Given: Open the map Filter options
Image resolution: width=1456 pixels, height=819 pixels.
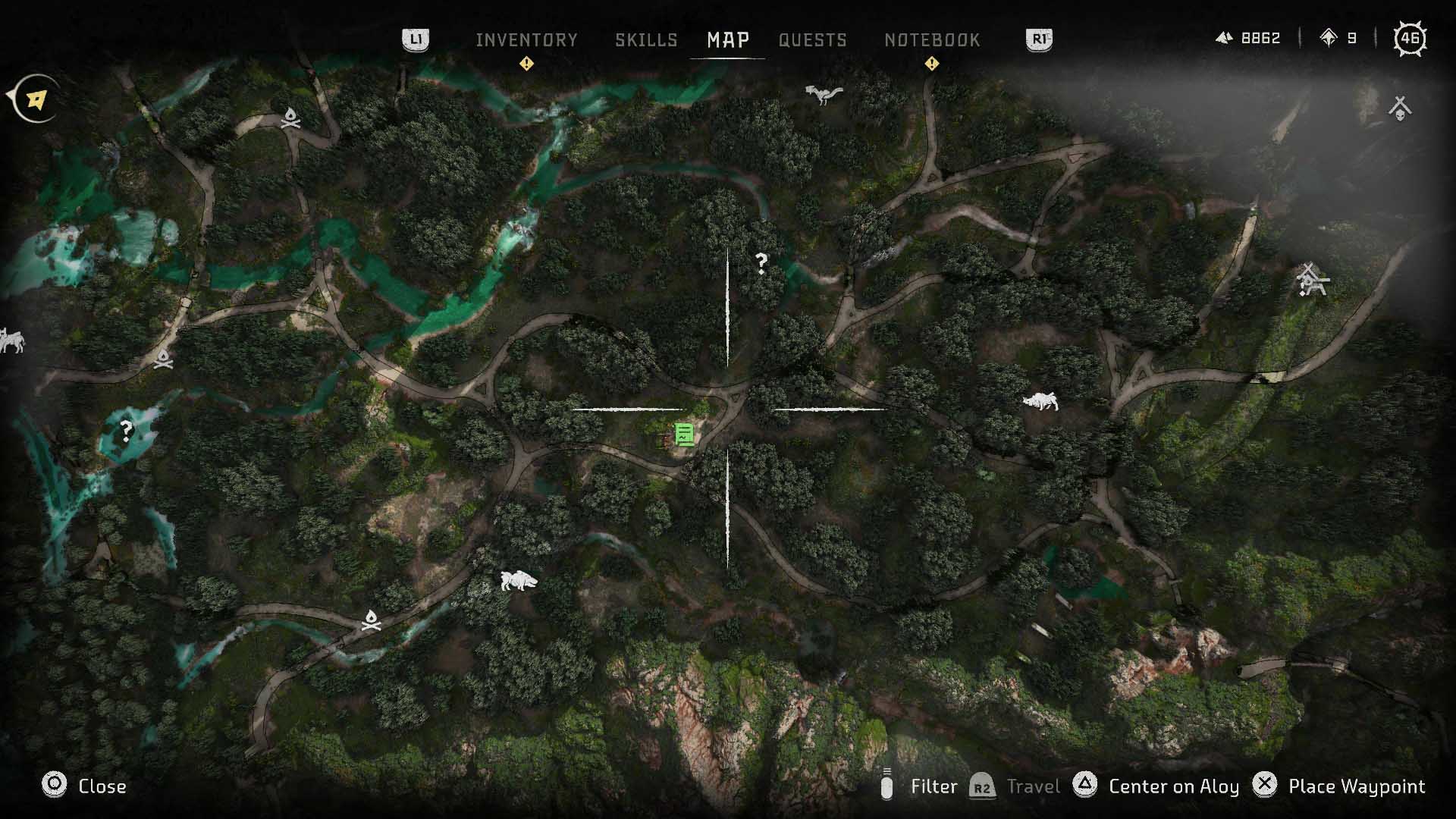Looking at the screenshot, I should click(x=934, y=787).
